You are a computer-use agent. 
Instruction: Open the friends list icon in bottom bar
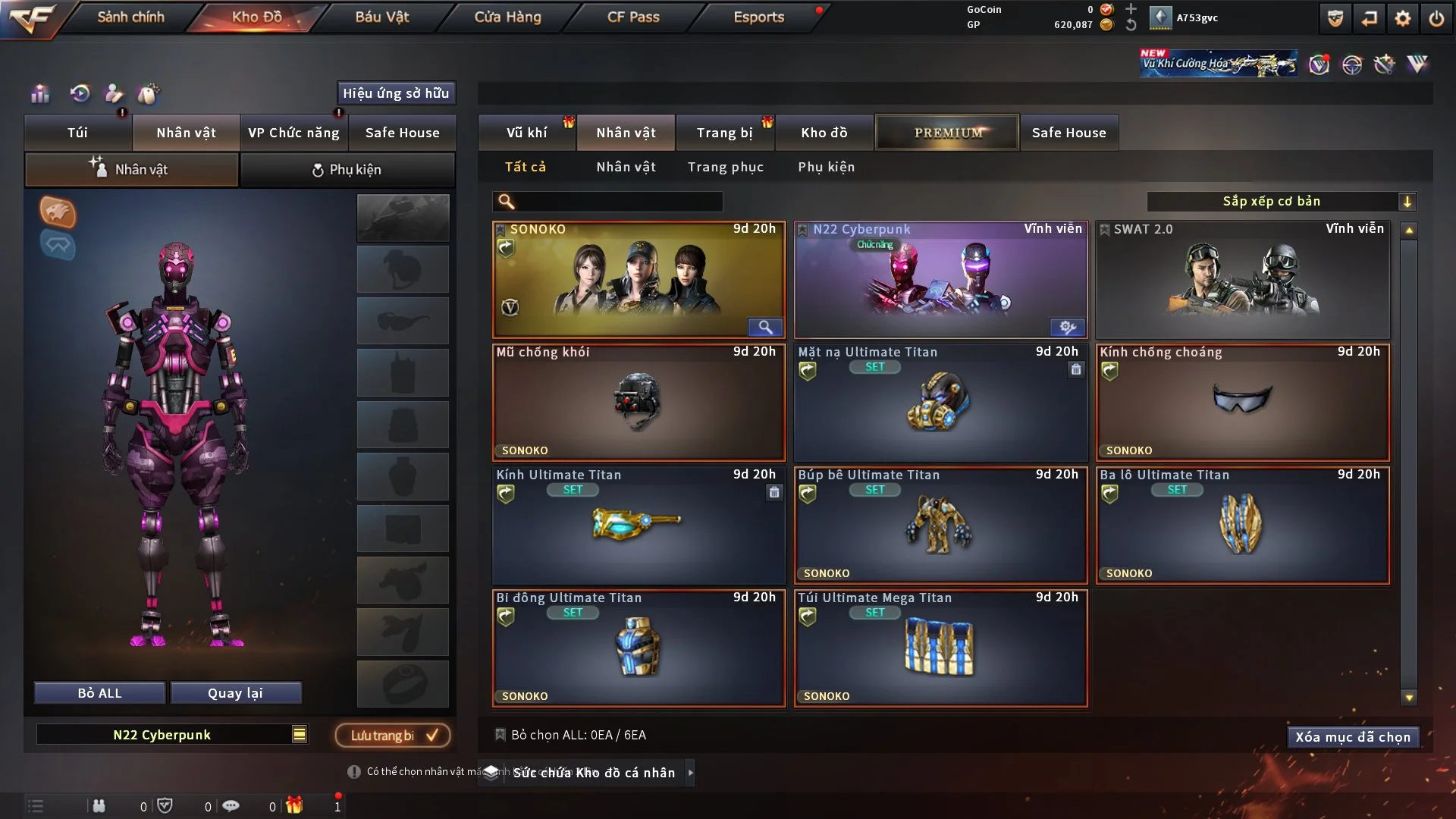99,806
